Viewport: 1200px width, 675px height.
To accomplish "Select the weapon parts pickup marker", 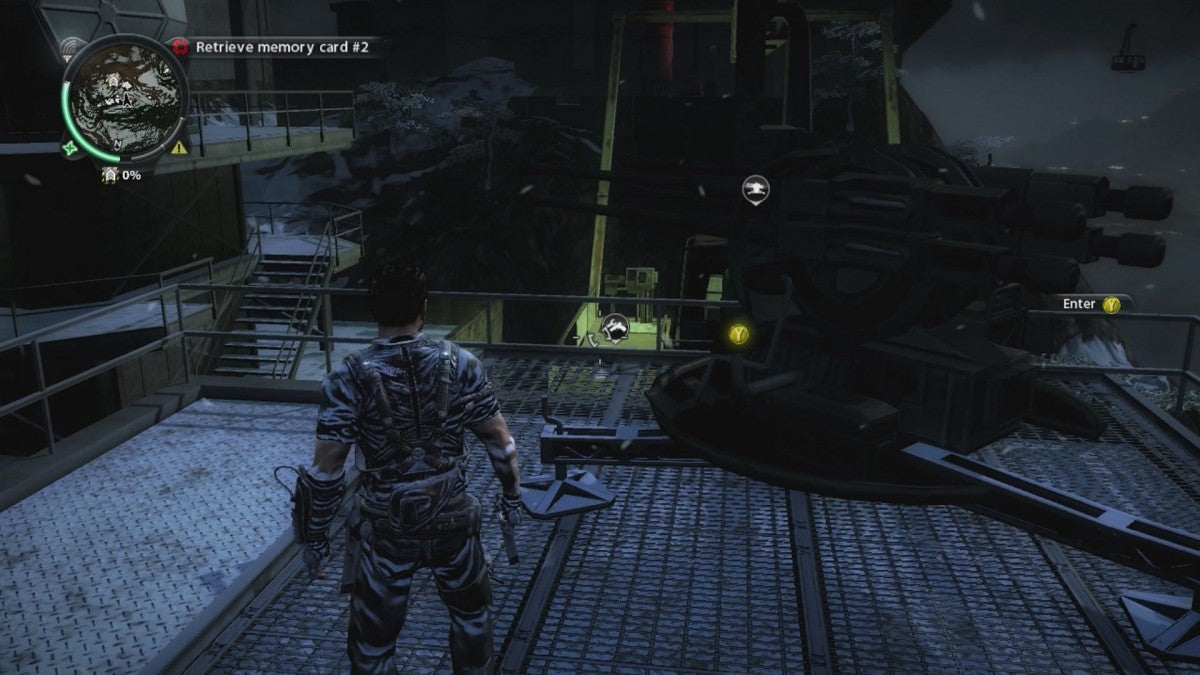I will (614, 325).
